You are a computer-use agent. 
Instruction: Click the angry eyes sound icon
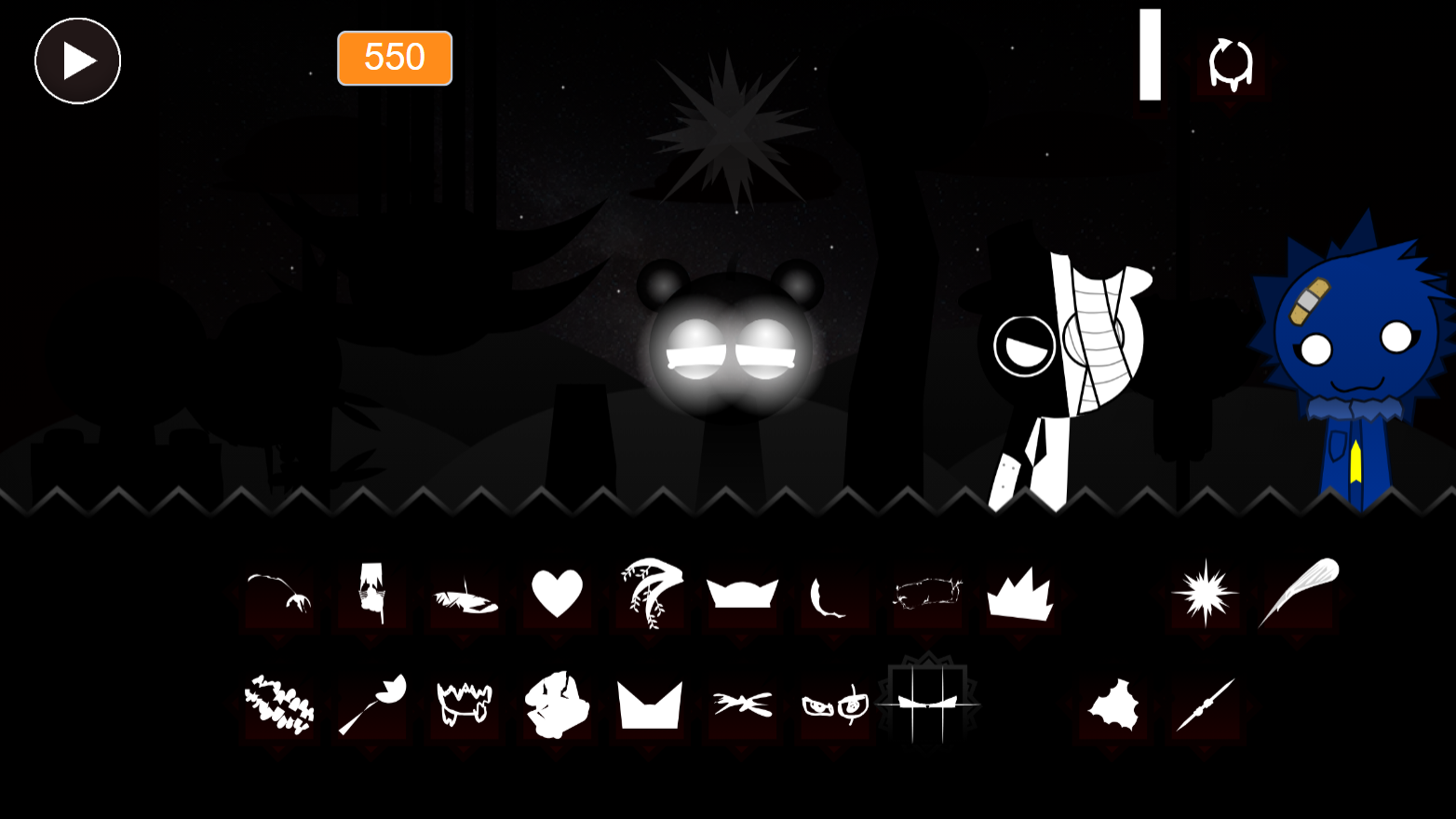pos(835,705)
